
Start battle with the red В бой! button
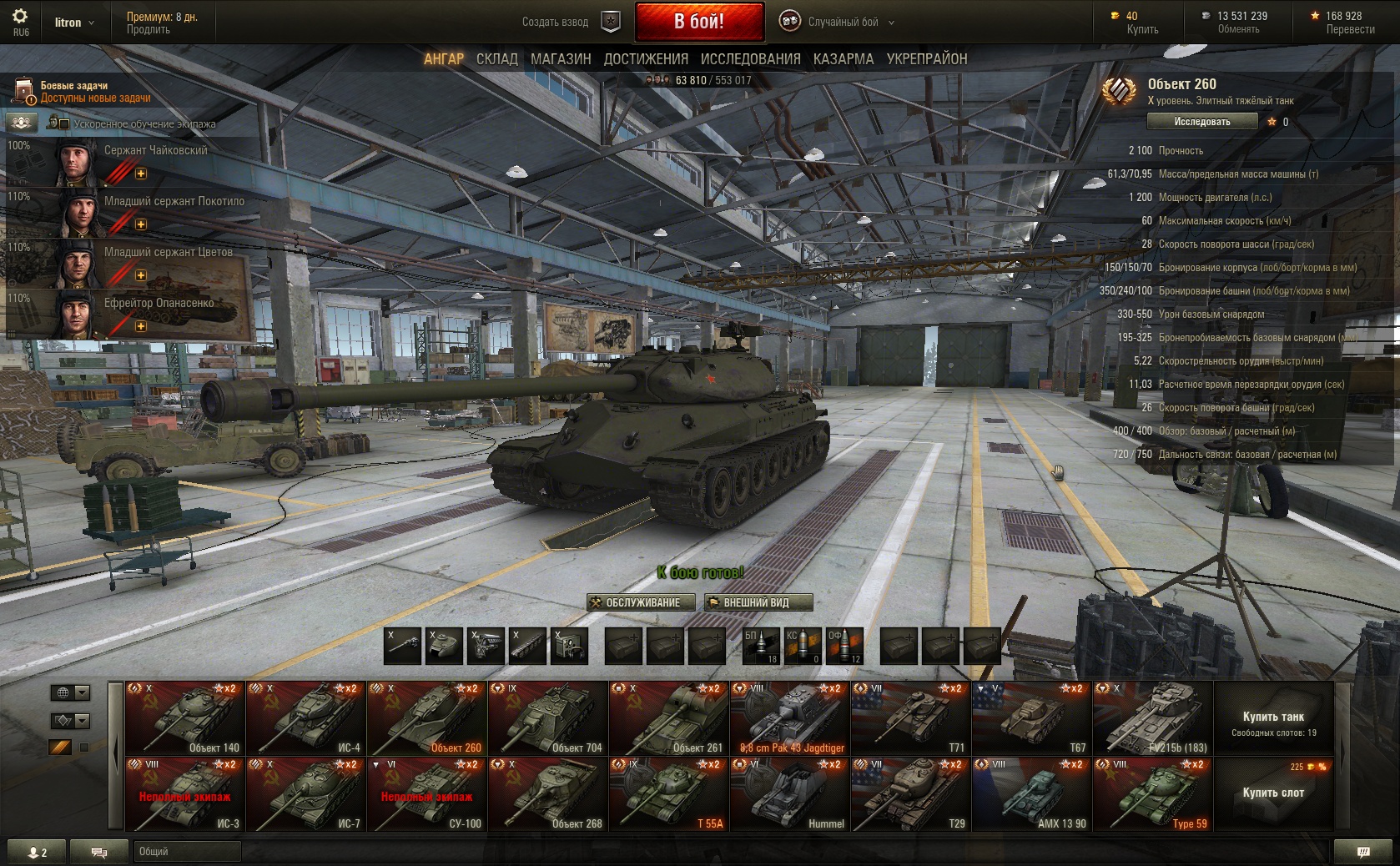[x=699, y=22]
